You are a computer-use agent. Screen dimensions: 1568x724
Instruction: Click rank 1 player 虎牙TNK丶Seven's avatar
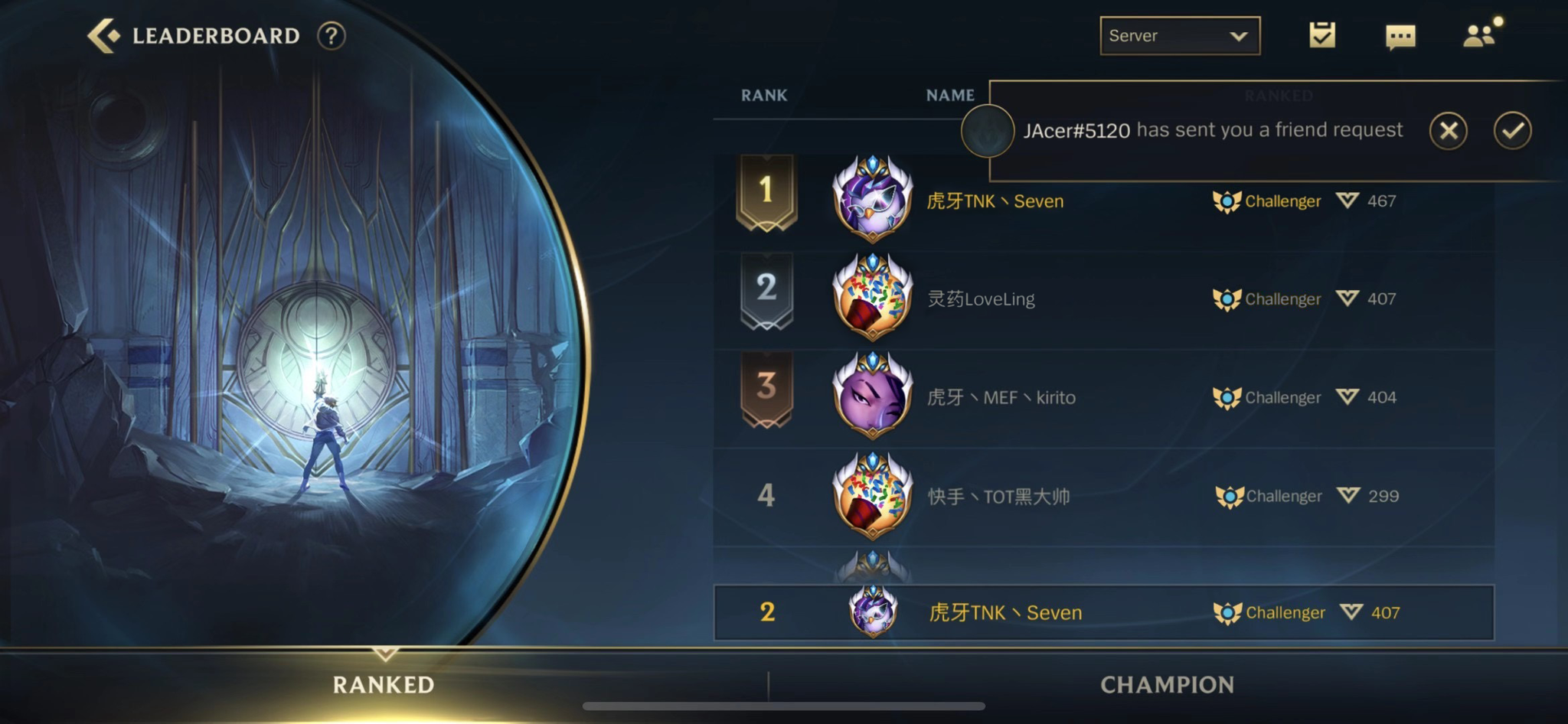point(874,201)
